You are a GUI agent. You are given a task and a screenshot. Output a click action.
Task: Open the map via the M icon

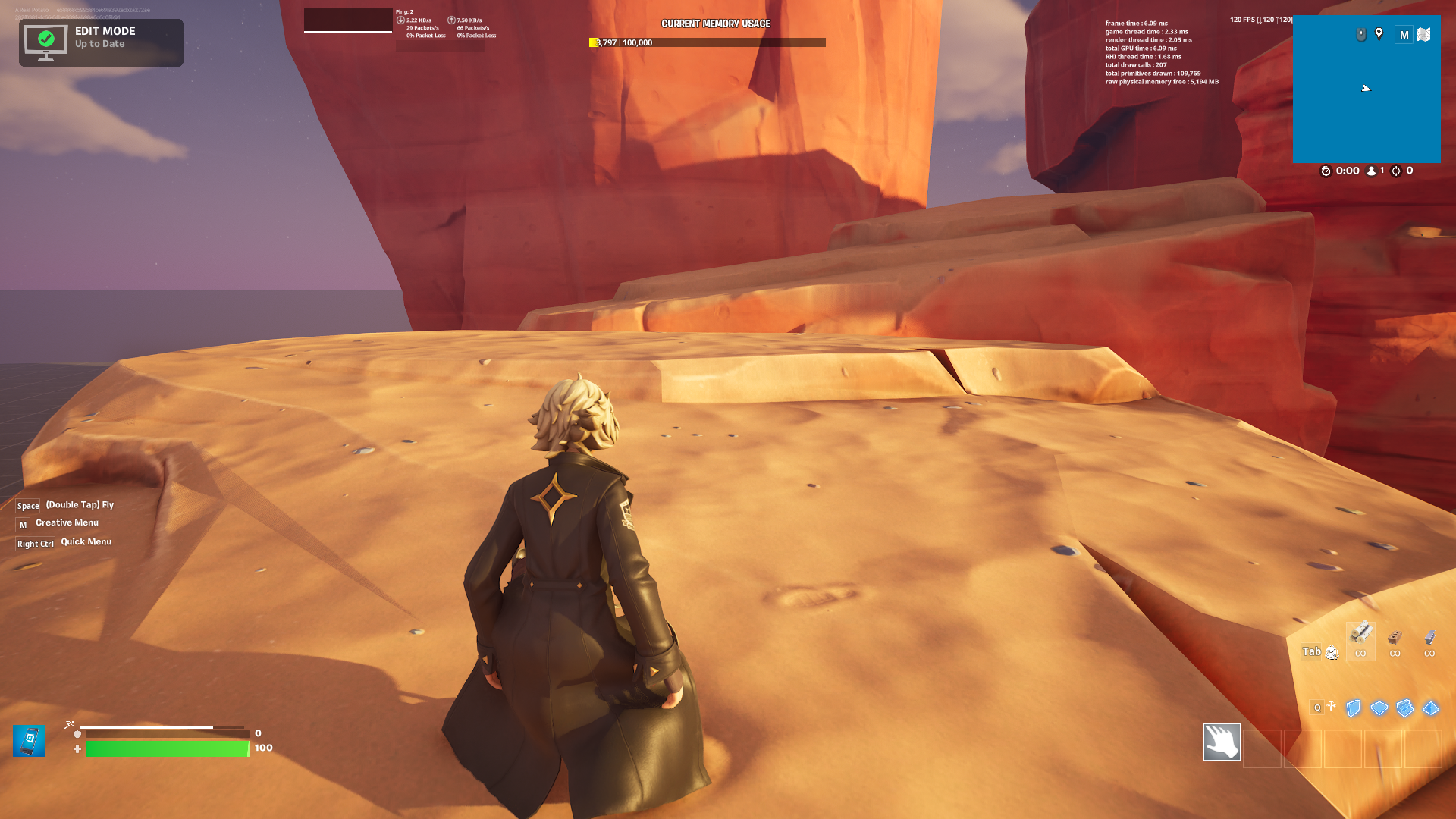click(x=1404, y=35)
